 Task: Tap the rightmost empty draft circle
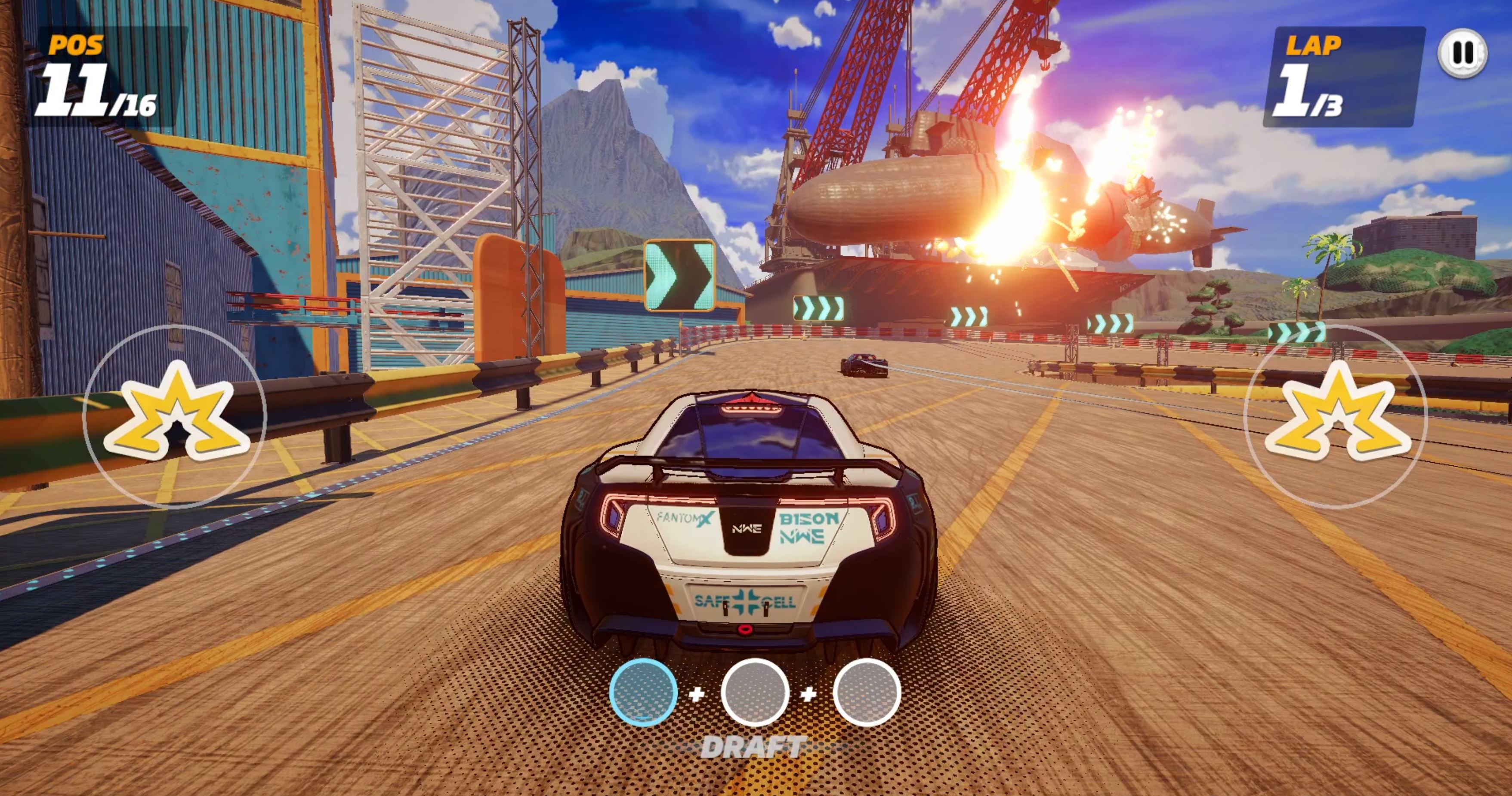[x=867, y=692]
